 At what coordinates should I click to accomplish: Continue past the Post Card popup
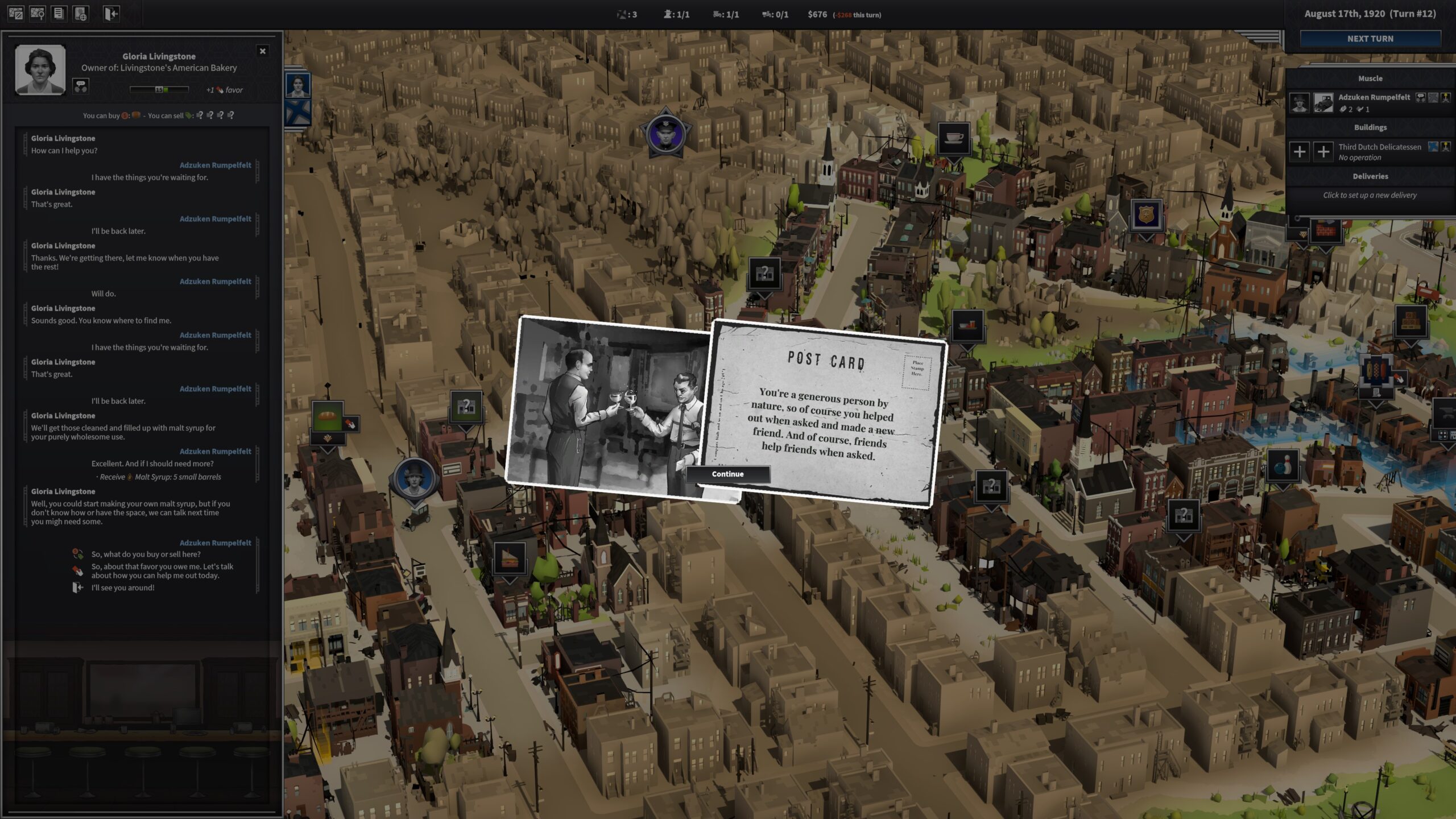[727, 474]
